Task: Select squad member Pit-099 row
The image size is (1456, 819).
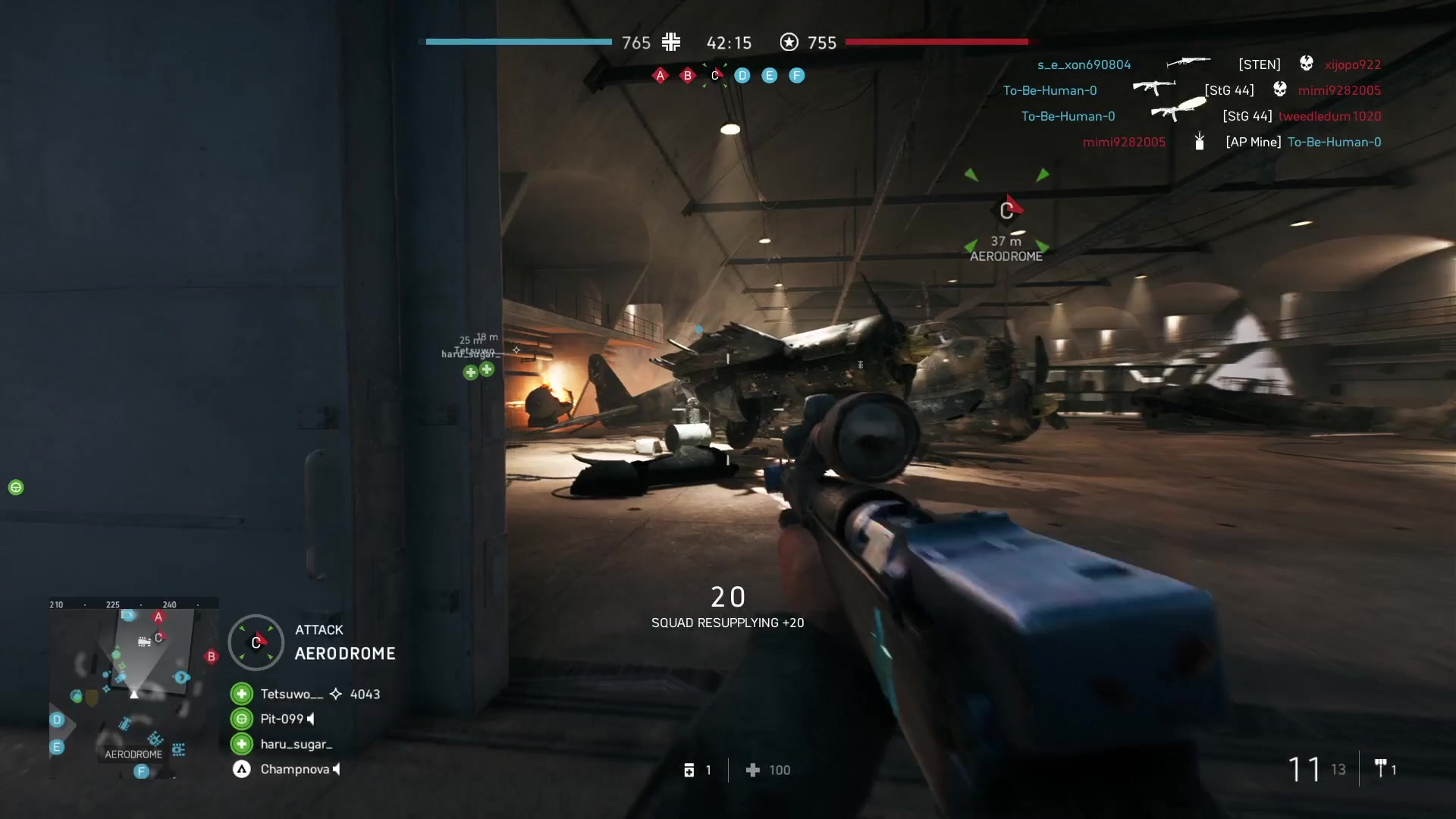Action: tap(281, 719)
